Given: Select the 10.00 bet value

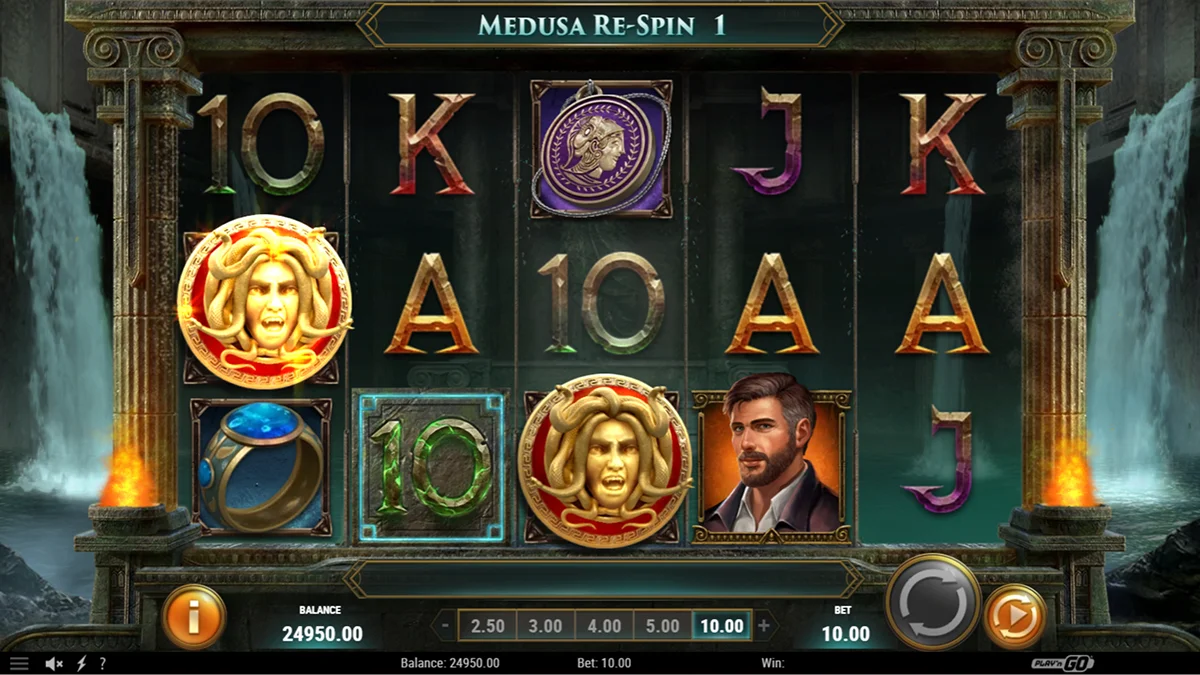Looking at the screenshot, I should coord(722,627).
